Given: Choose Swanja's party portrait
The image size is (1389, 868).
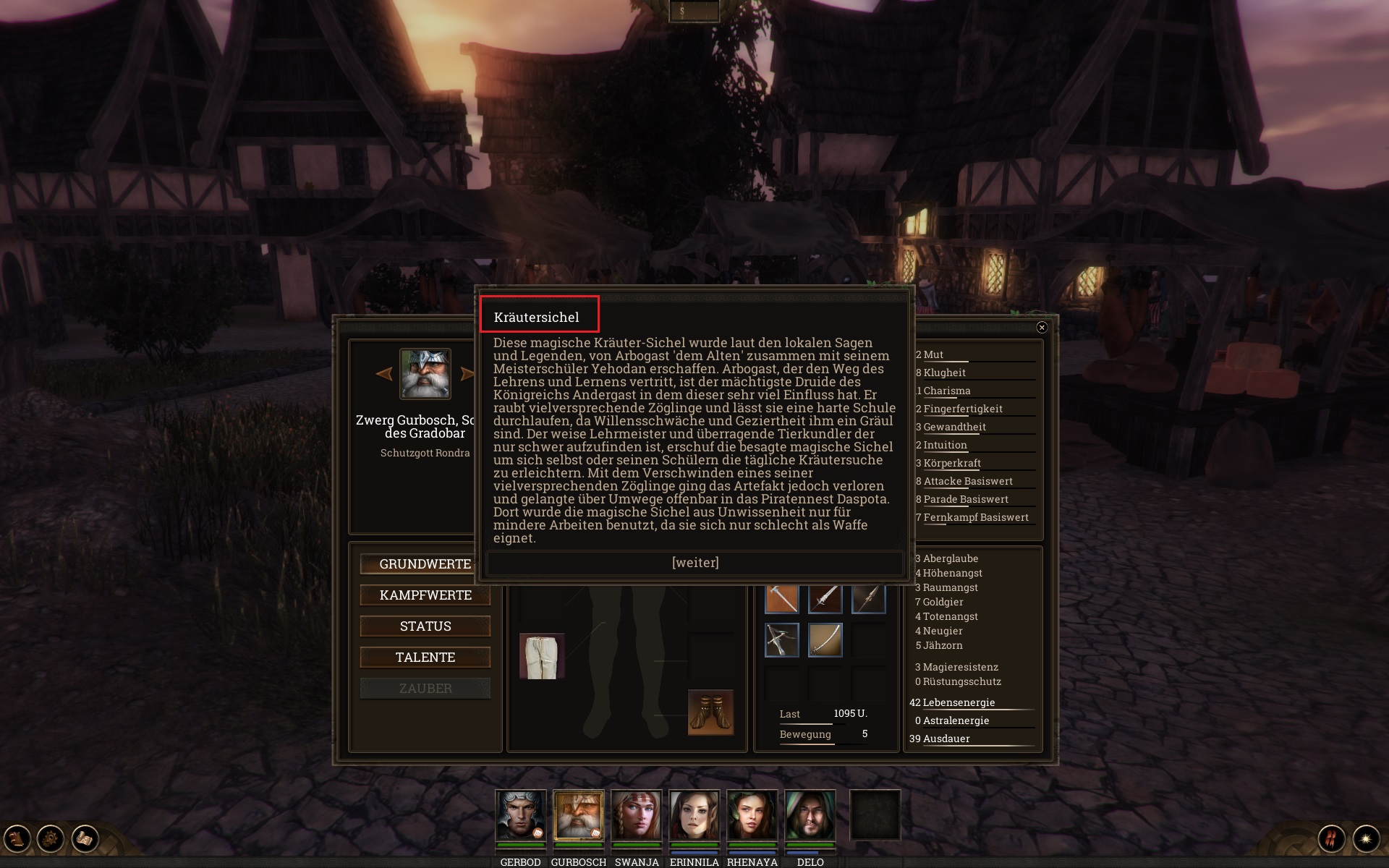Looking at the screenshot, I should [x=636, y=815].
